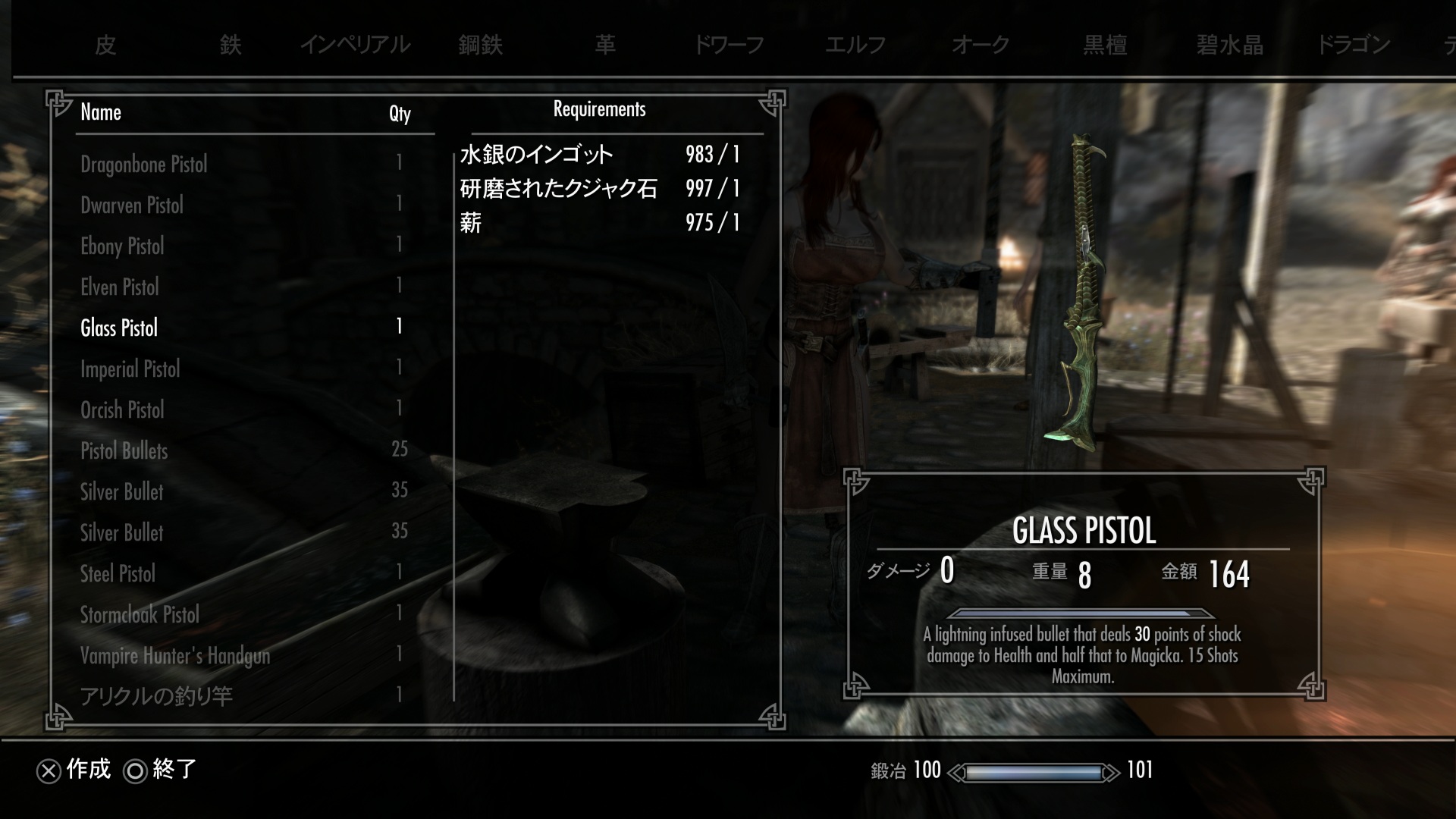Switch to the 鉄 category tab

[231, 45]
